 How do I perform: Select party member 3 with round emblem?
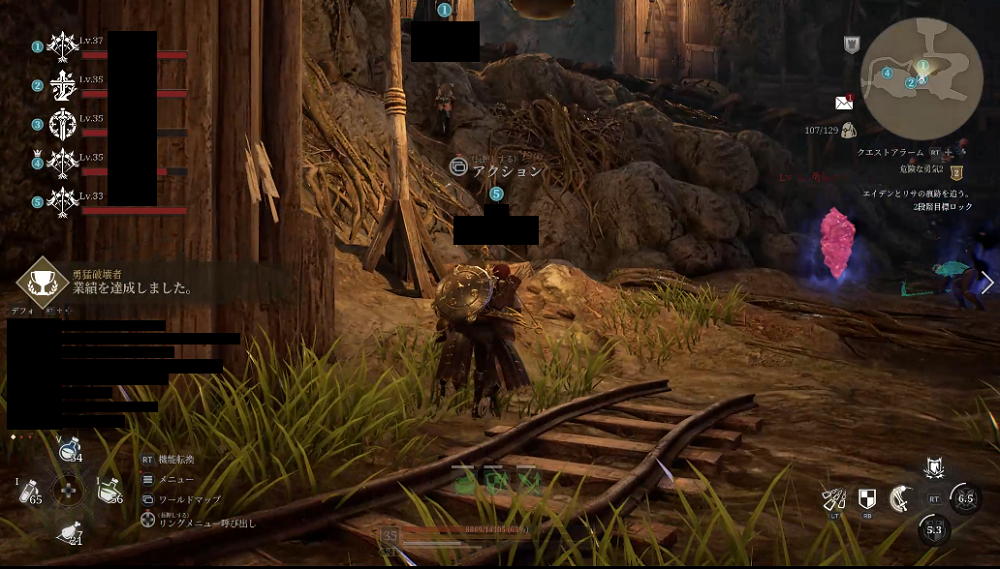click(x=63, y=125)
